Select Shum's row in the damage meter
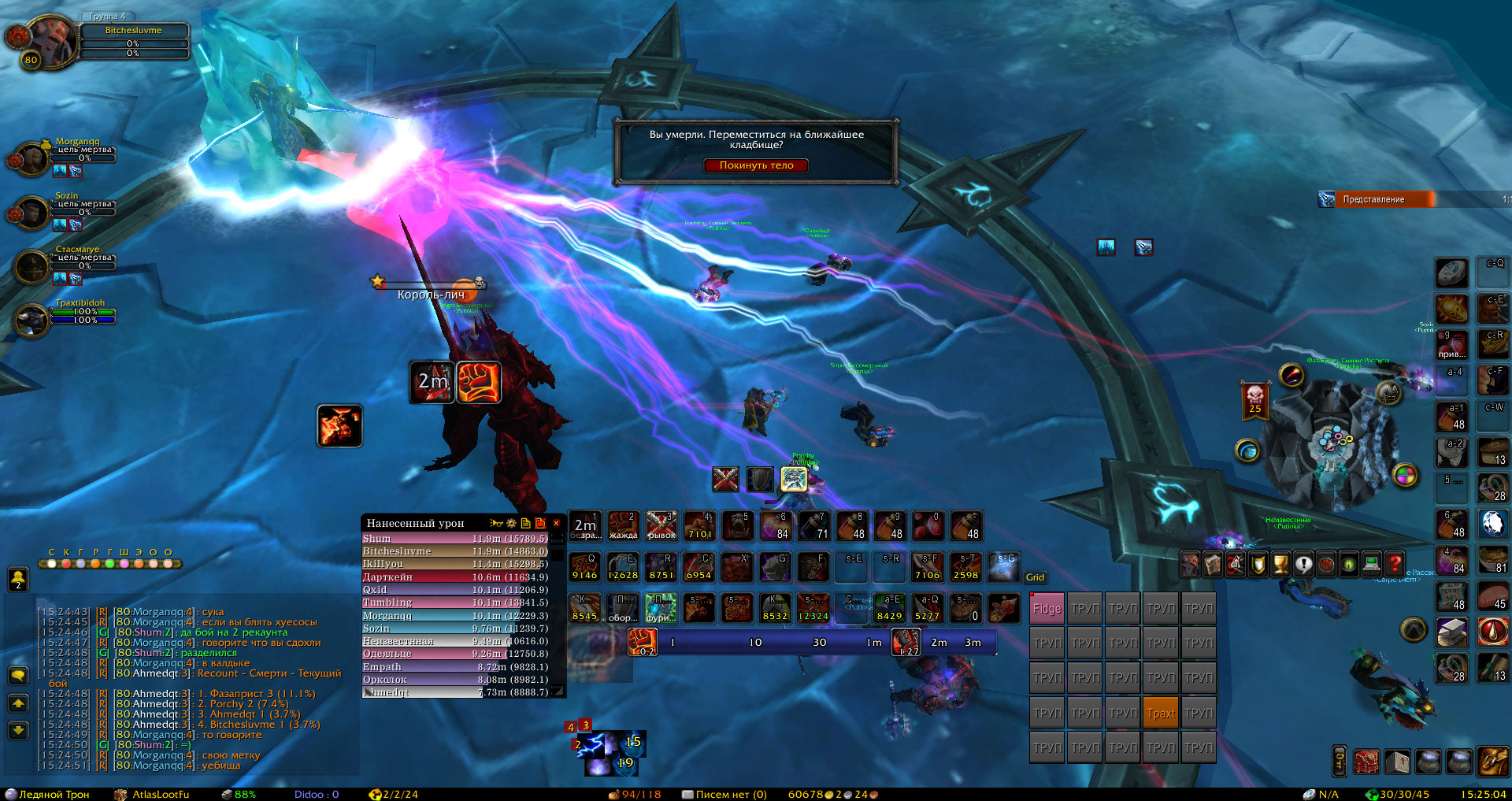The width and height of the screenshot is (1512, 801). (x=455, y=539)
